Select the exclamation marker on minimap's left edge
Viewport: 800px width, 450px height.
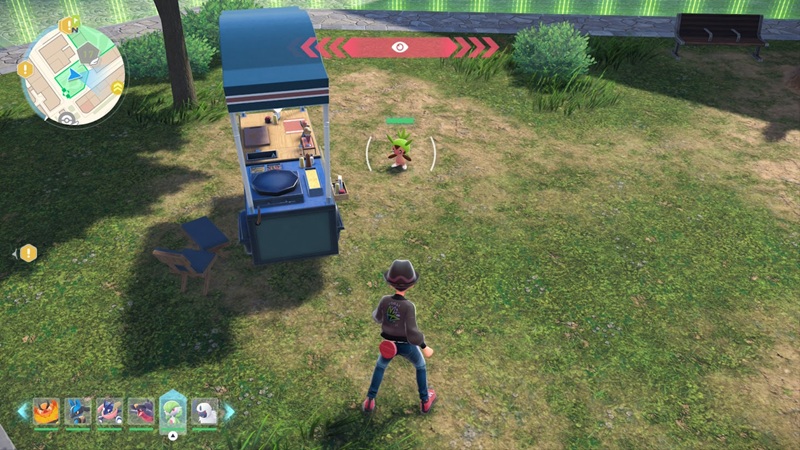24,69
